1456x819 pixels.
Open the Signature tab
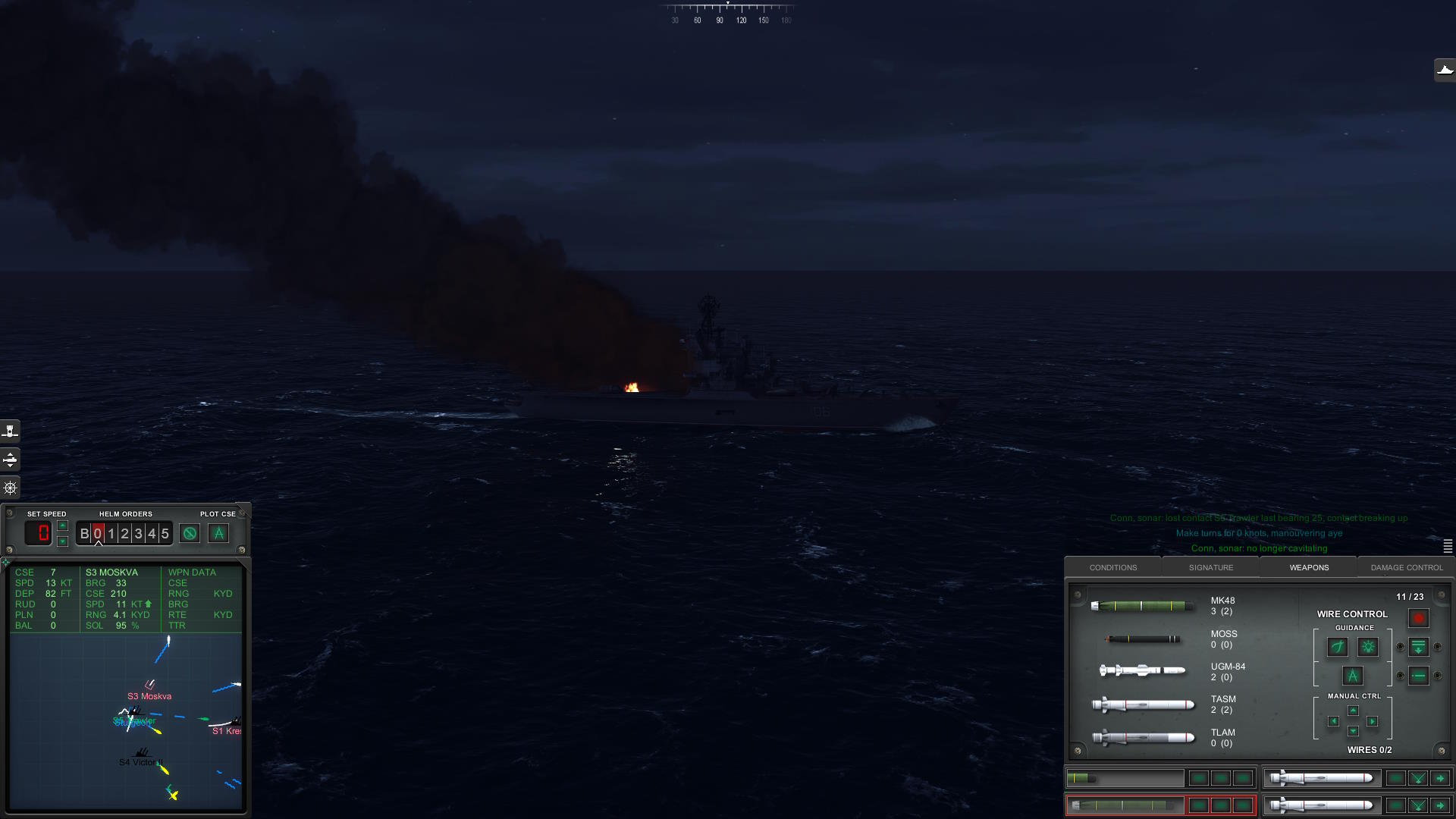point(1210,567)
